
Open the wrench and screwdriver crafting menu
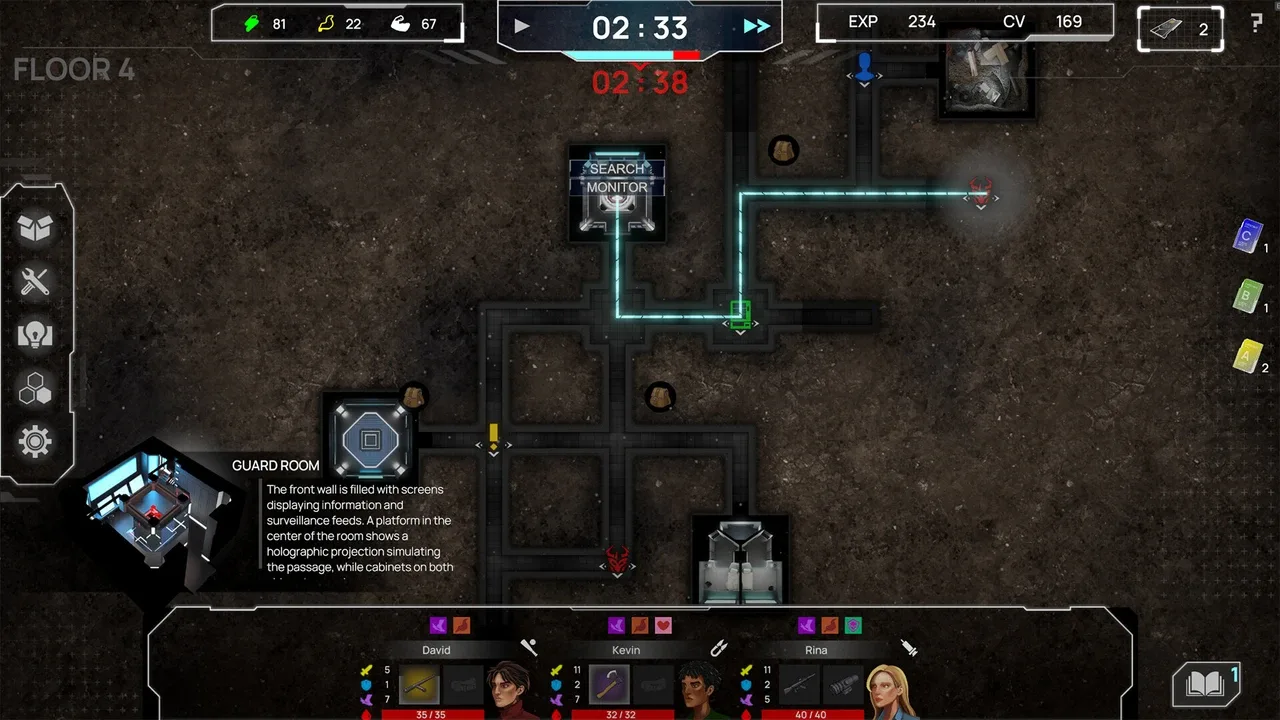pos(35,282)
